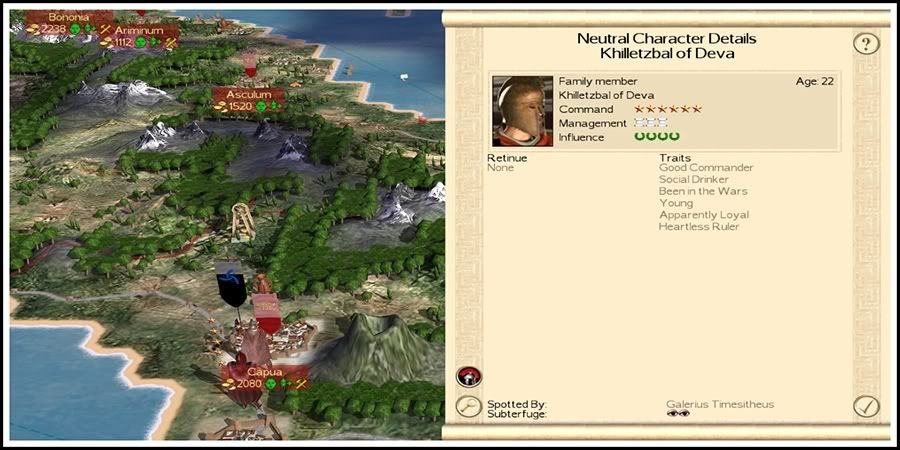
Task: Select the Social Drinker trait
Action: click(694, 179)
